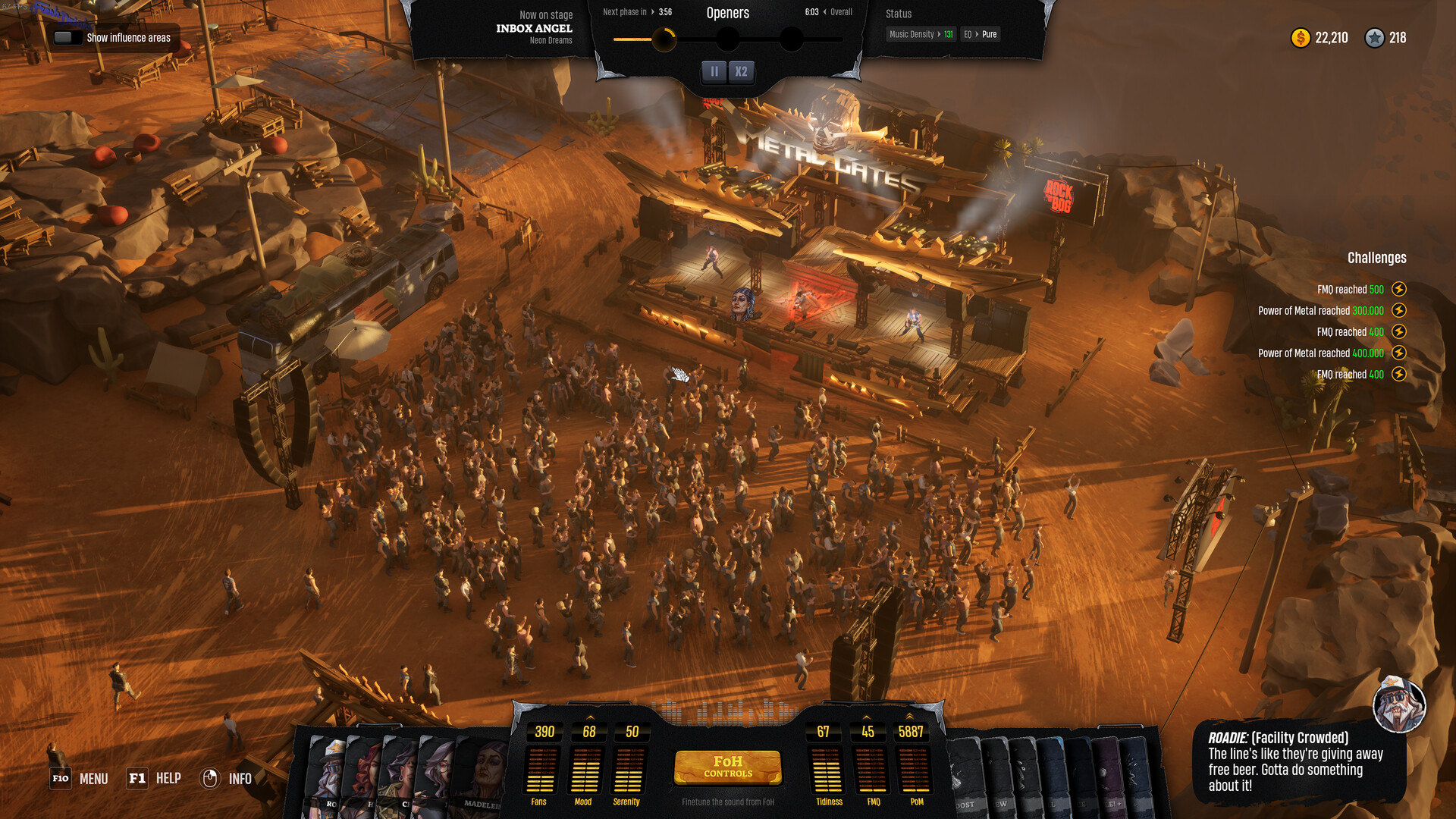Image resolution: width=1456 pixels, height=819 pixels.
Task: Pause the concert
Action: click(x=714, y=71)
